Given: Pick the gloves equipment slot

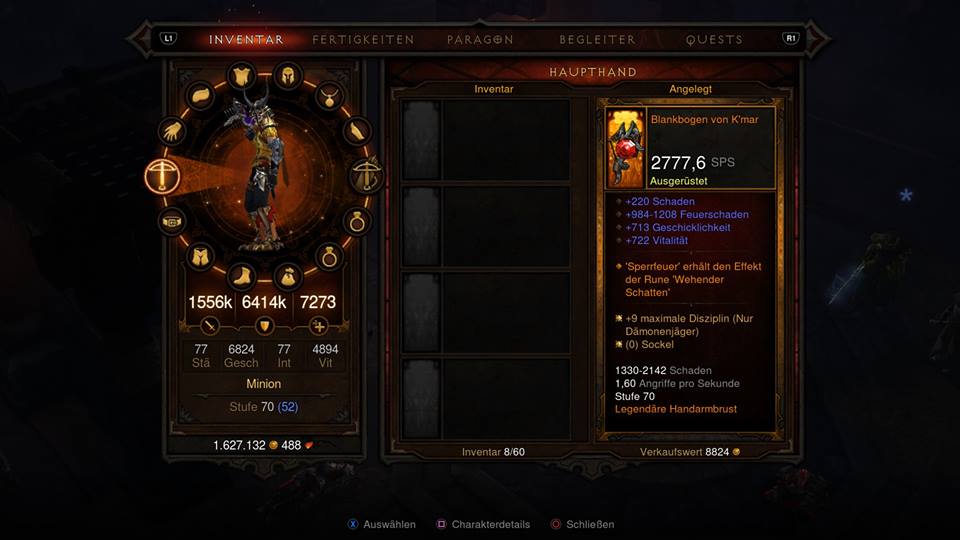Looking at the screenshot, I should pos(172,131).
